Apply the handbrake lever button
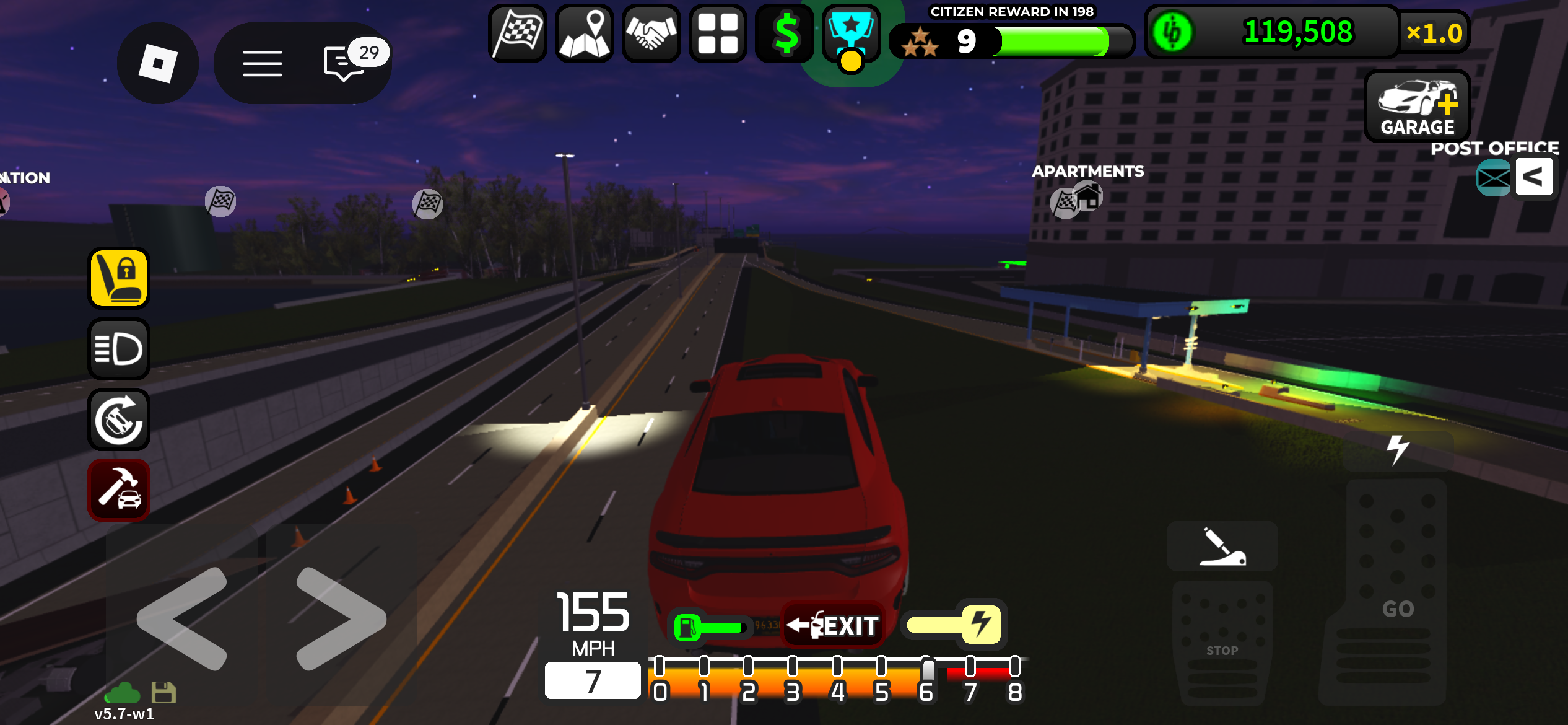 point(1222,547)
